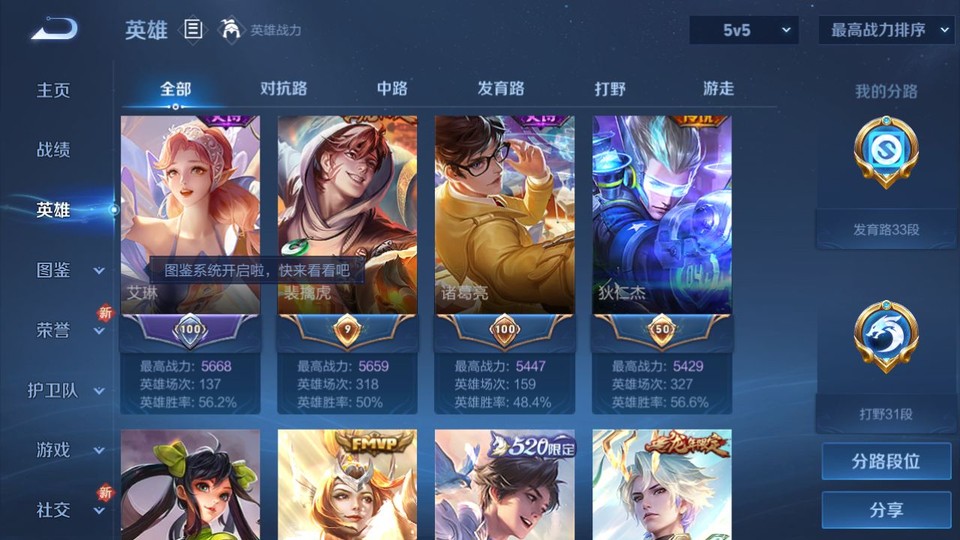Open the 最高战力排序 sort dropdown
The image size is (960, 540).
(x=886, y=31)
